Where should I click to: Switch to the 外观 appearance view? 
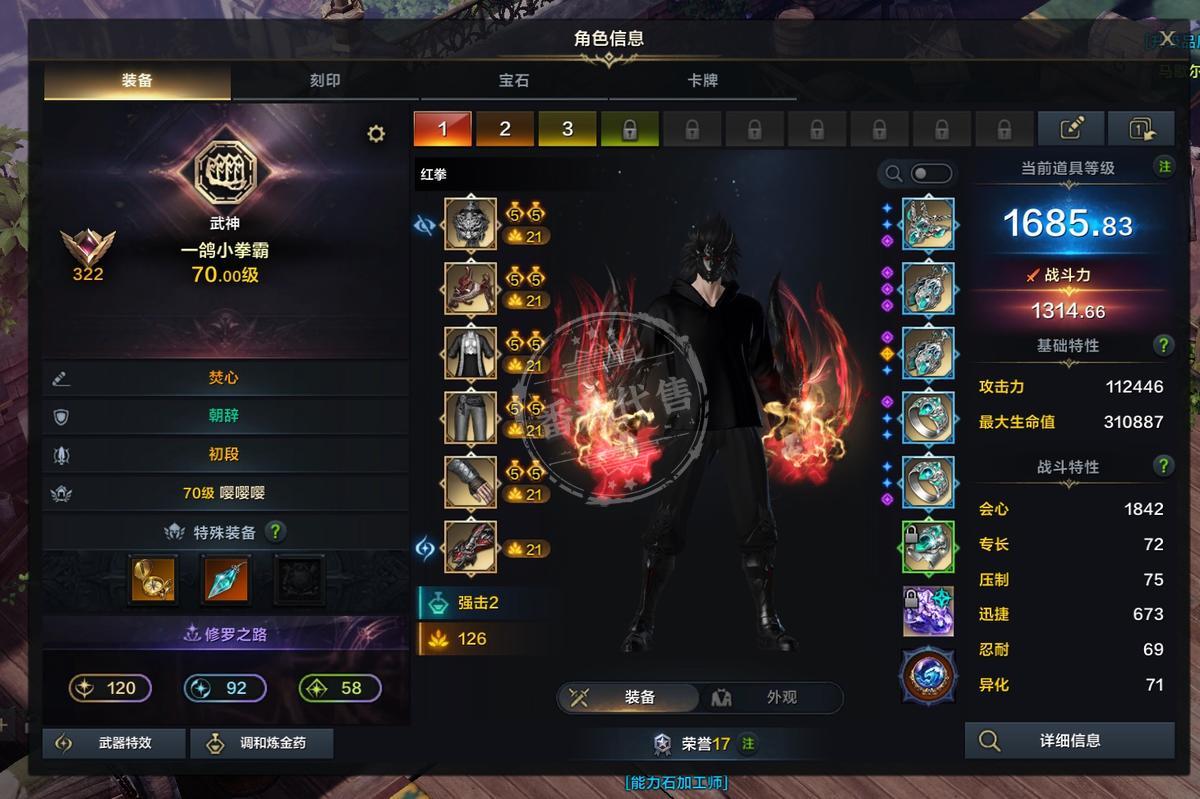770,697
